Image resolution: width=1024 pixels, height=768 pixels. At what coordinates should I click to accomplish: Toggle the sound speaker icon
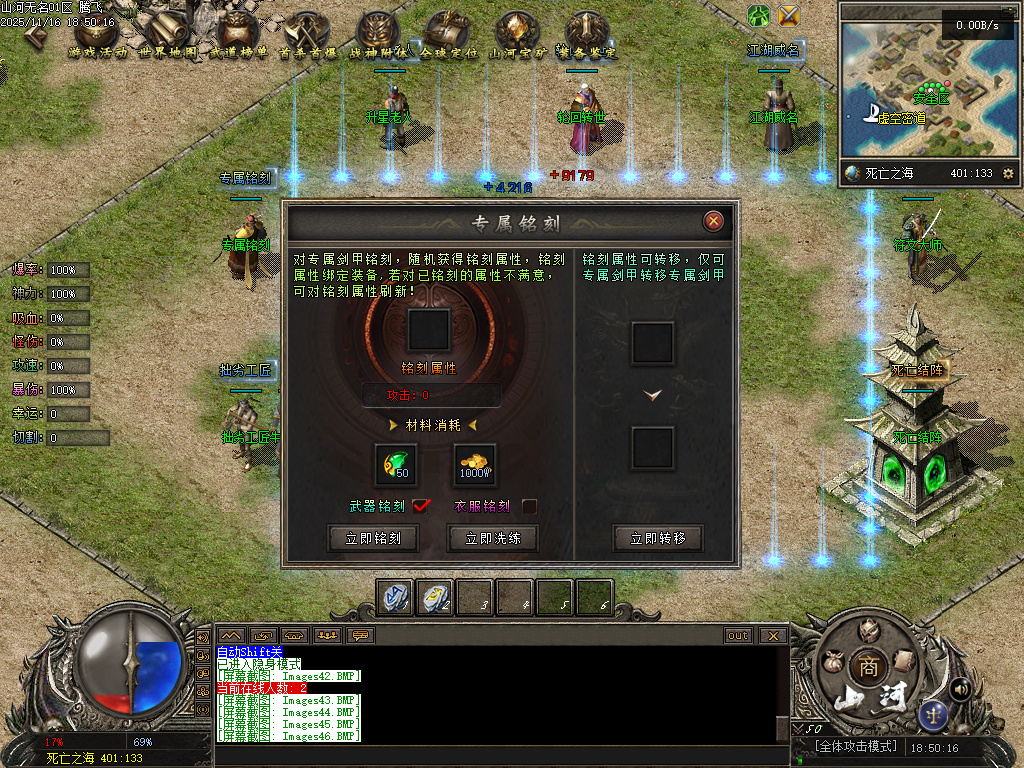click(961, 688)
